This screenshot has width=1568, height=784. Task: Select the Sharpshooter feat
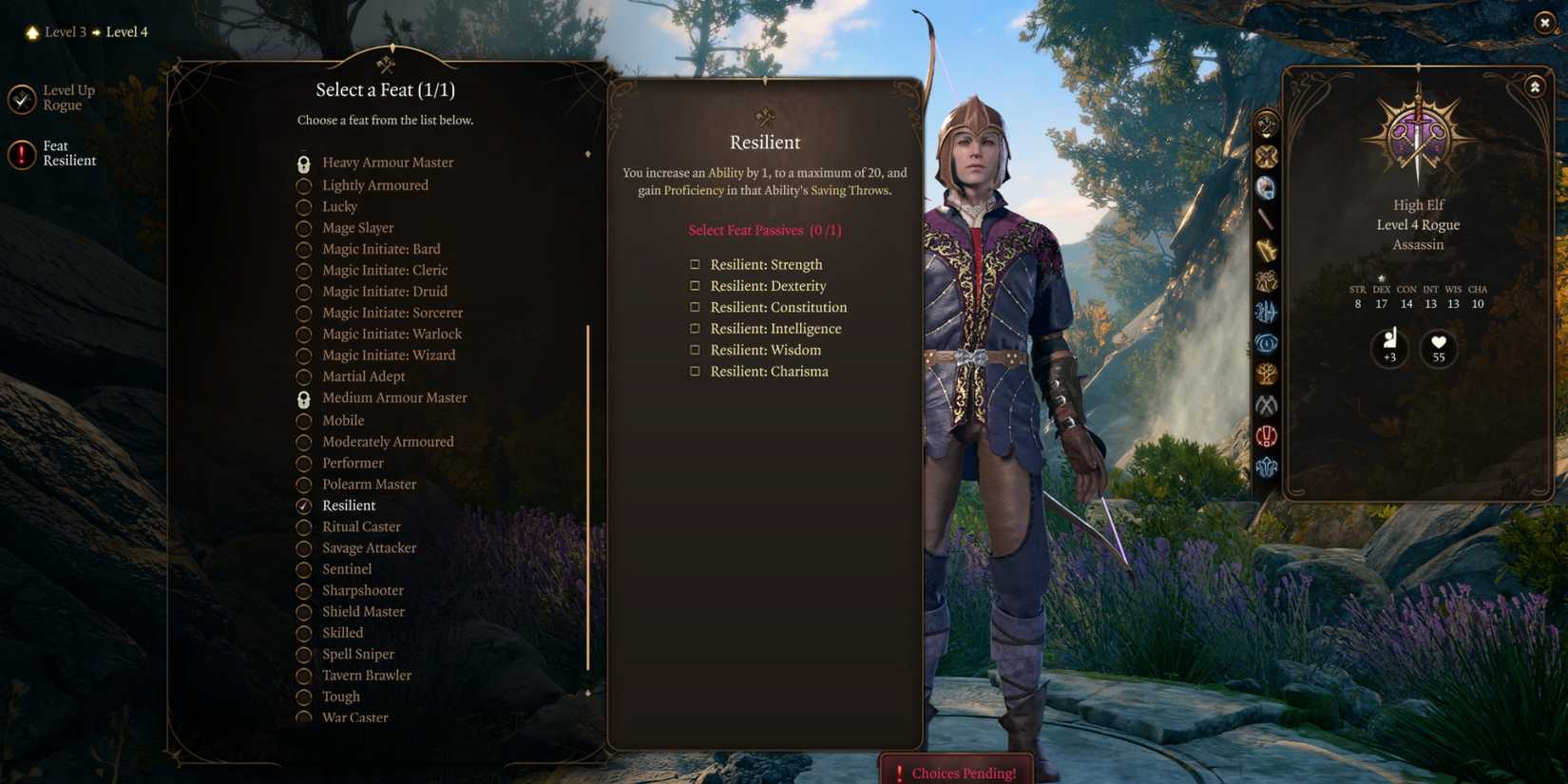[x=364, y=590]
